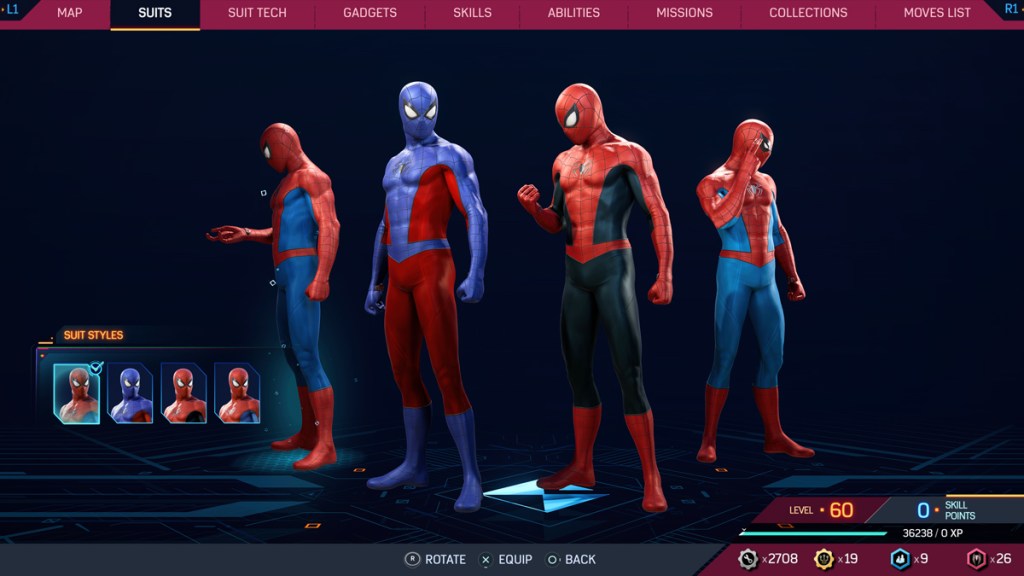The image size is (1024, 576).
Task: View the Abilities tab
Action: 574,13
